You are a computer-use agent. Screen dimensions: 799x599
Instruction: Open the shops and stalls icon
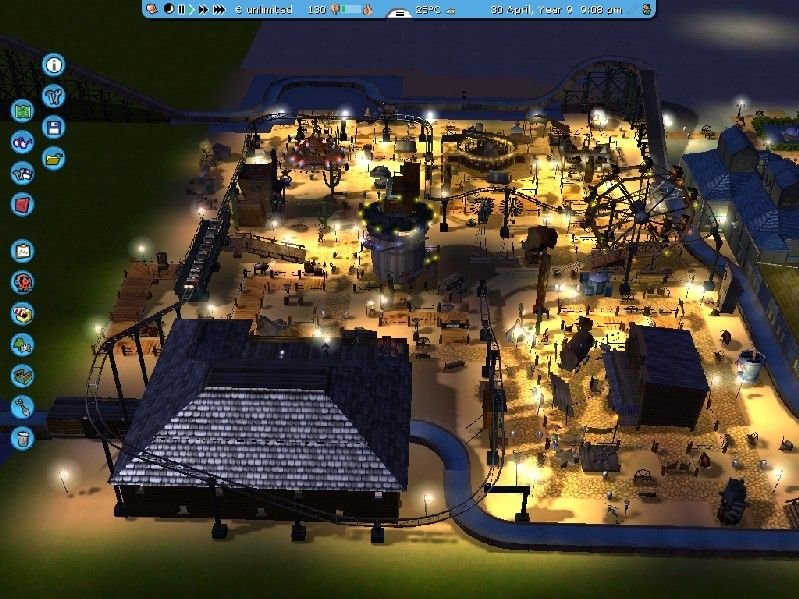click(x=22, y=313)
